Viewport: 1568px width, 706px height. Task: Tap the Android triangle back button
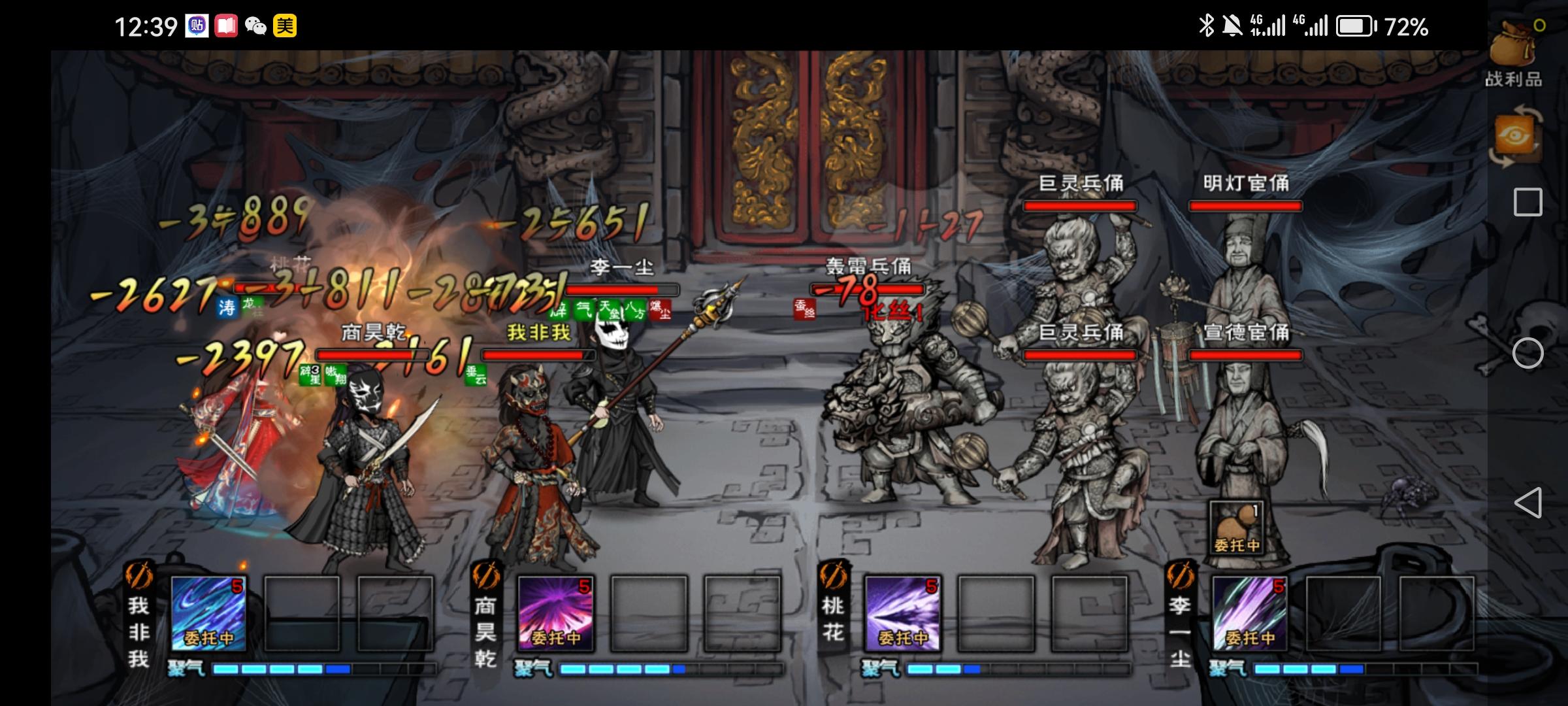pos(1527,503)
